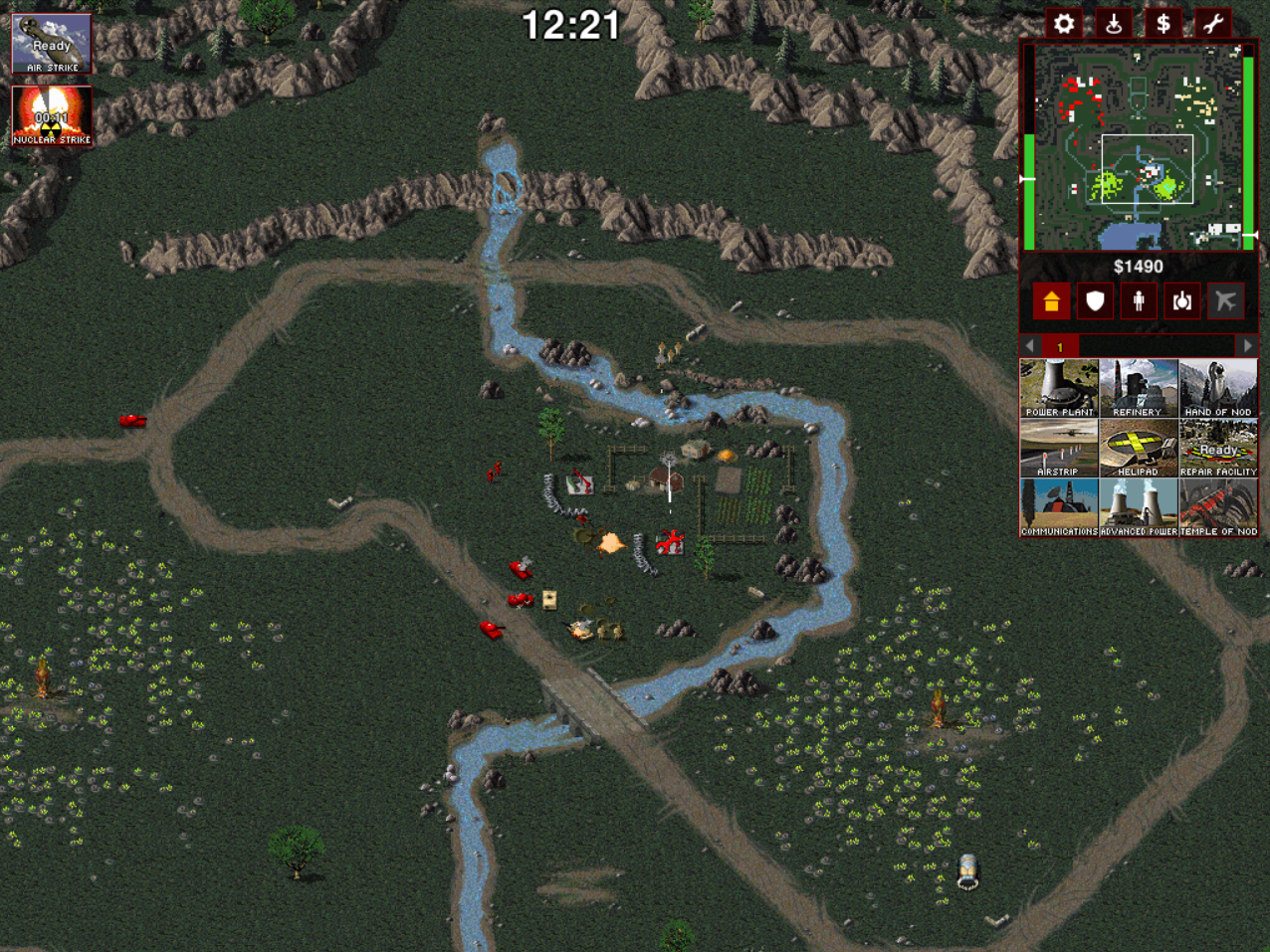Viewport: 1270px width, 952px height.
Task: Open the gear settings menu
Action: [1064, 24]
